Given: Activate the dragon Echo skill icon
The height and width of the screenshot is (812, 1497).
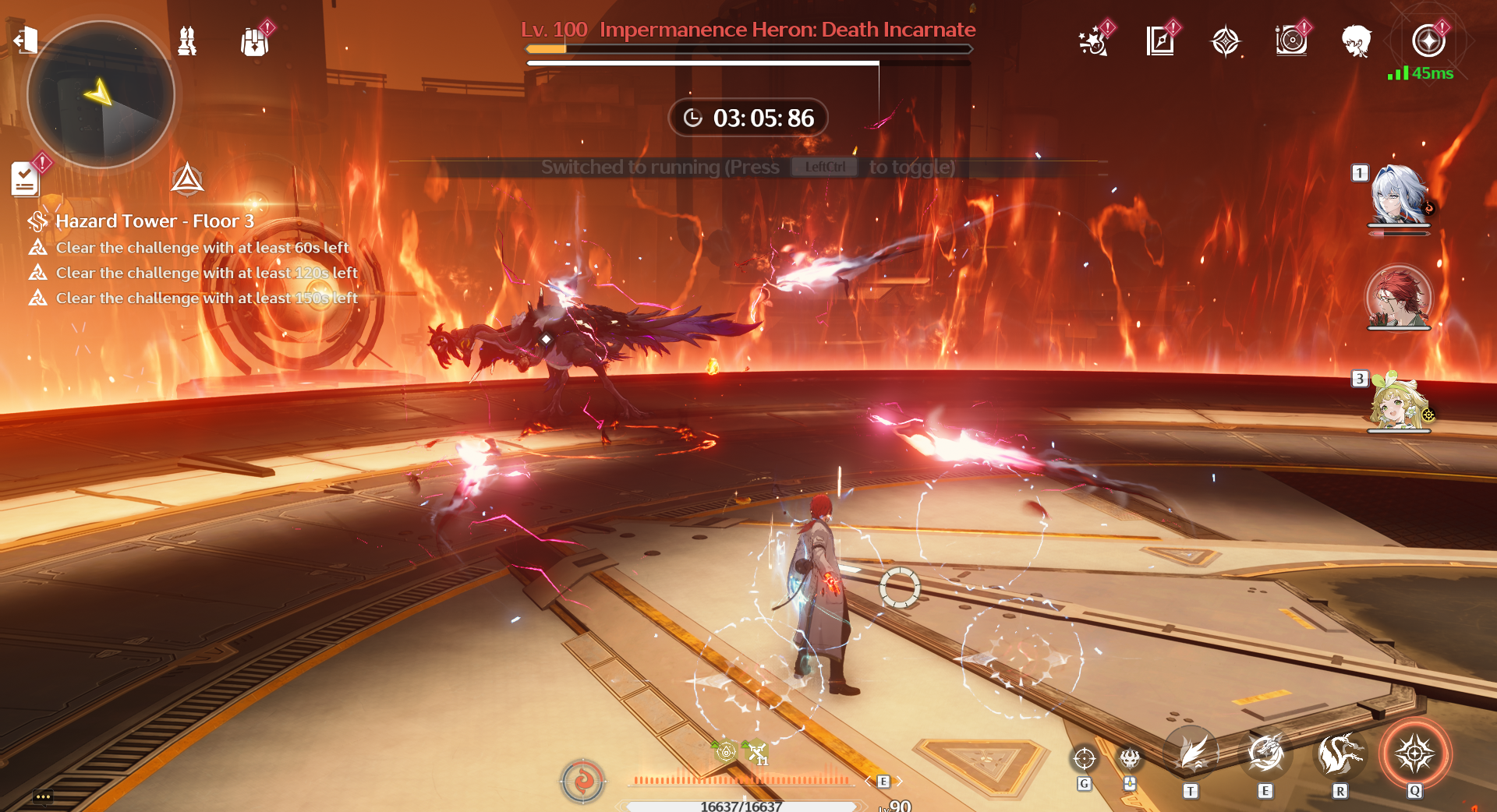Looking at the screenshot, I should 1340,754.
